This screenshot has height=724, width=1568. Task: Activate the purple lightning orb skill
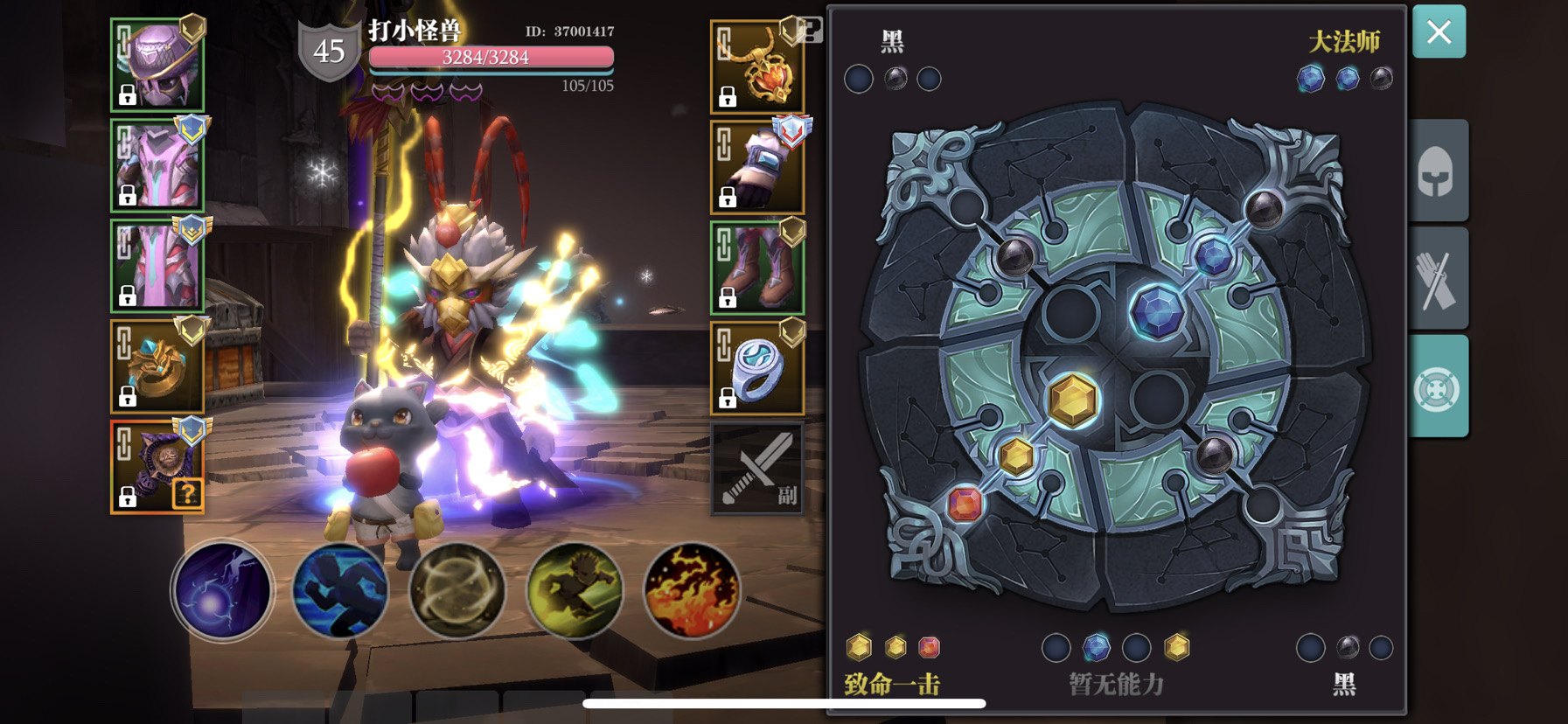(222, 590)
